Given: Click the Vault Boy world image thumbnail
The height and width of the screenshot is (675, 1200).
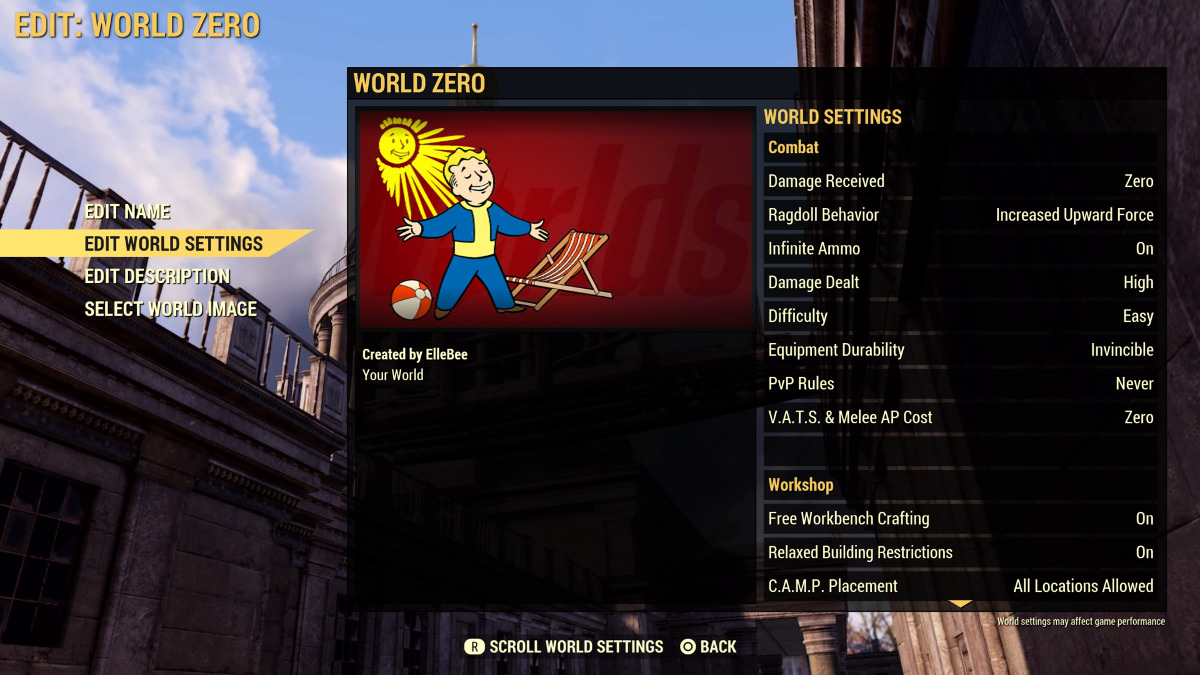Looking at the screenshot, I should (x=556, y=219).
